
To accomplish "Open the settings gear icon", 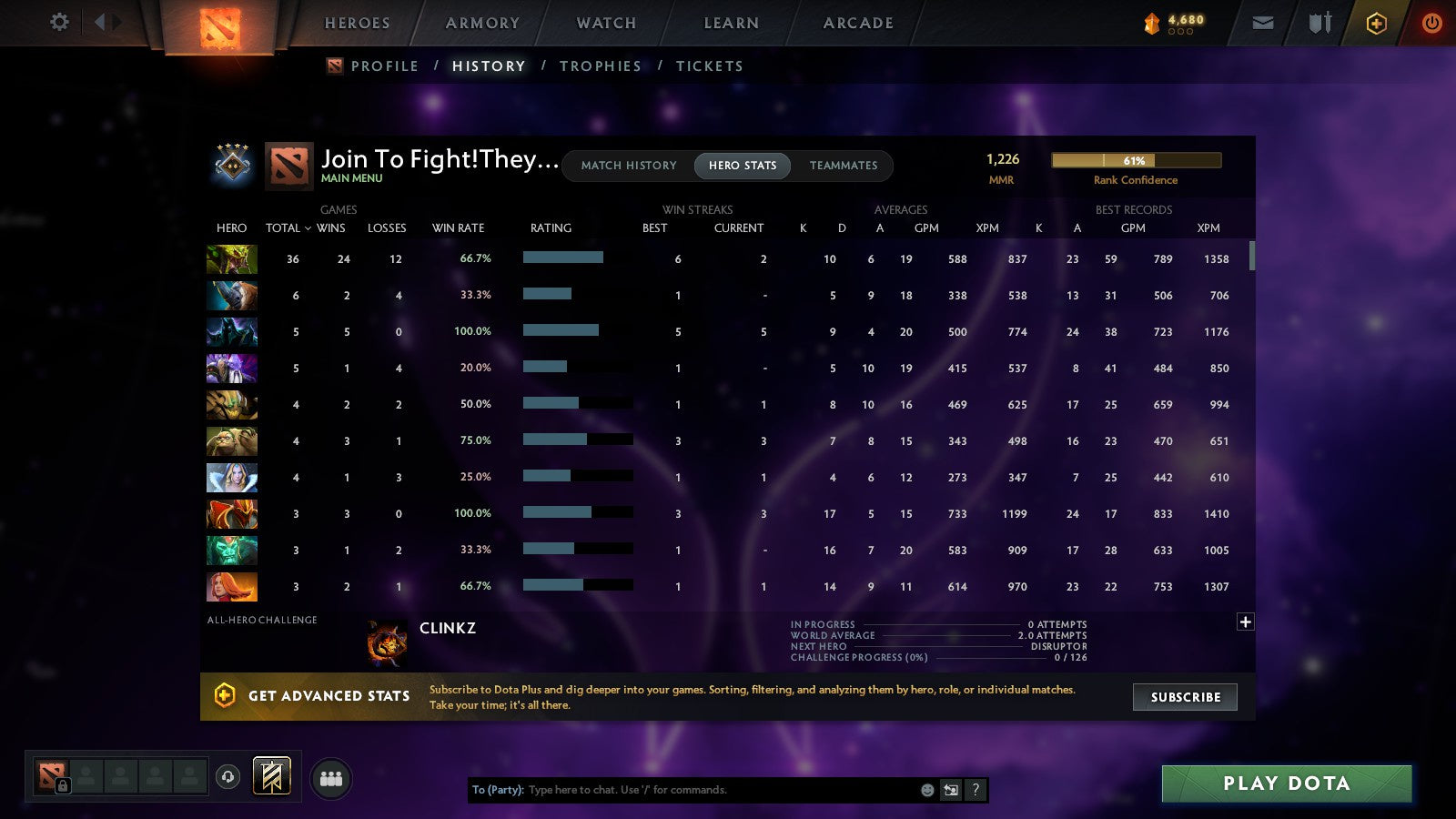I will point(59,23).
